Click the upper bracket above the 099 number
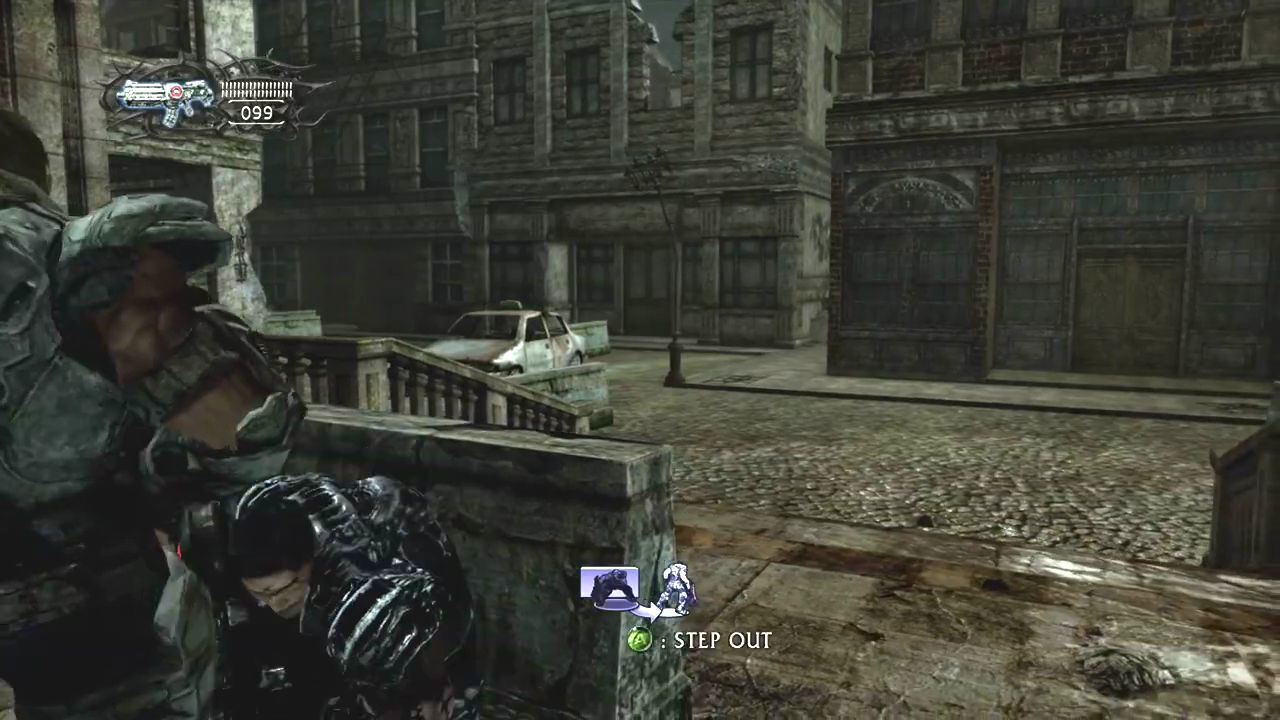Image resolution: width=1280 pixels, height=720 pixels. pyautogui.click(x=257, y=101)
